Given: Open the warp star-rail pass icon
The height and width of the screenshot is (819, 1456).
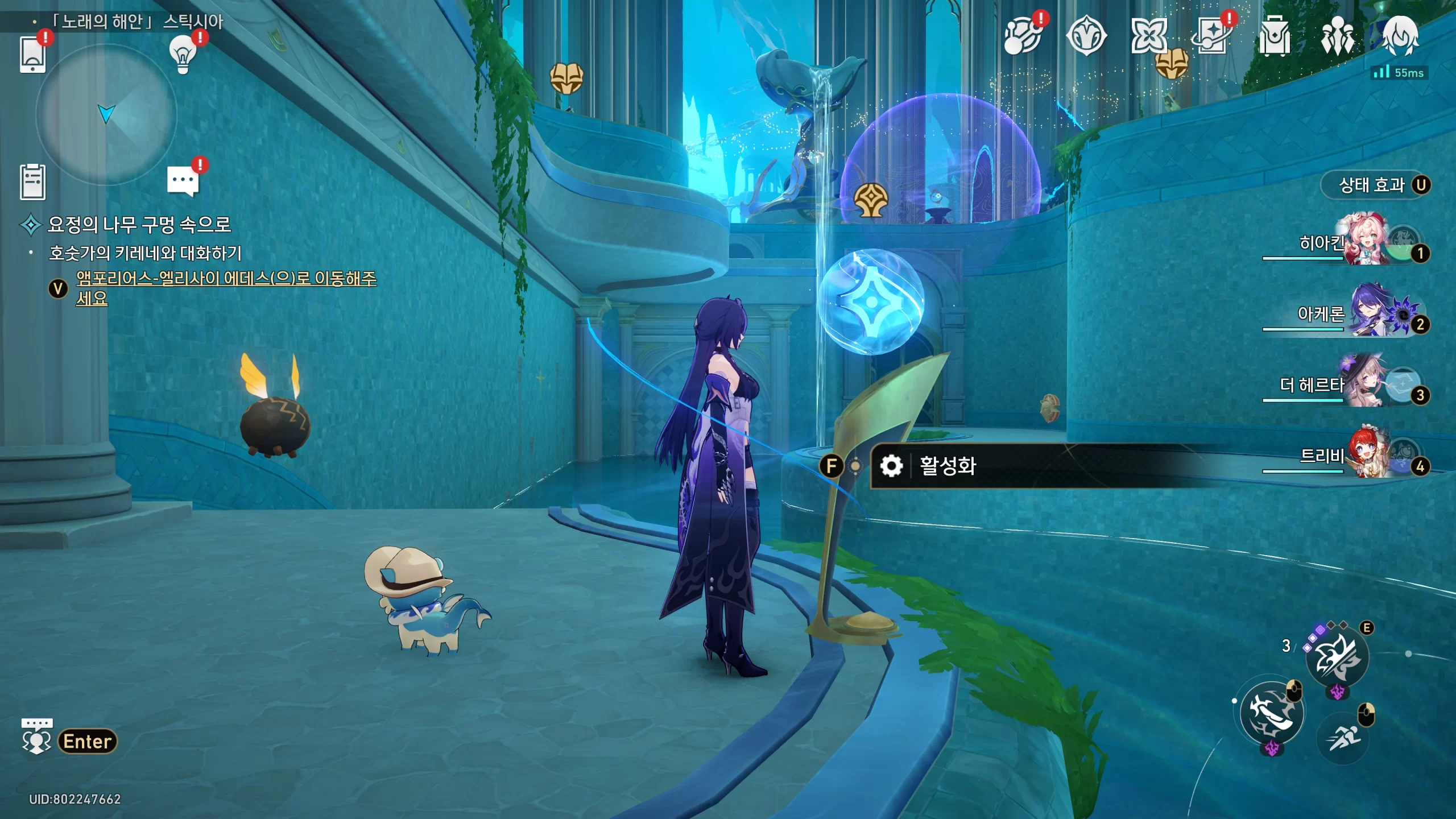Looking at the screenshot, I should 1211,36.
